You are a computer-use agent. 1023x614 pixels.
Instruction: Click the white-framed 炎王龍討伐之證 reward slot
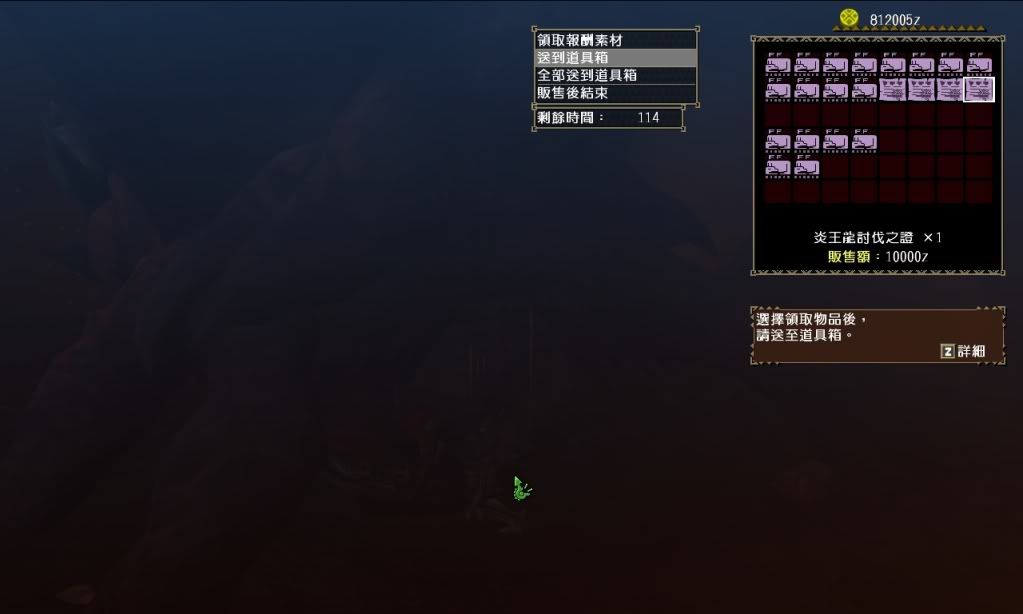pyautogui.click(x=979, y=90)
